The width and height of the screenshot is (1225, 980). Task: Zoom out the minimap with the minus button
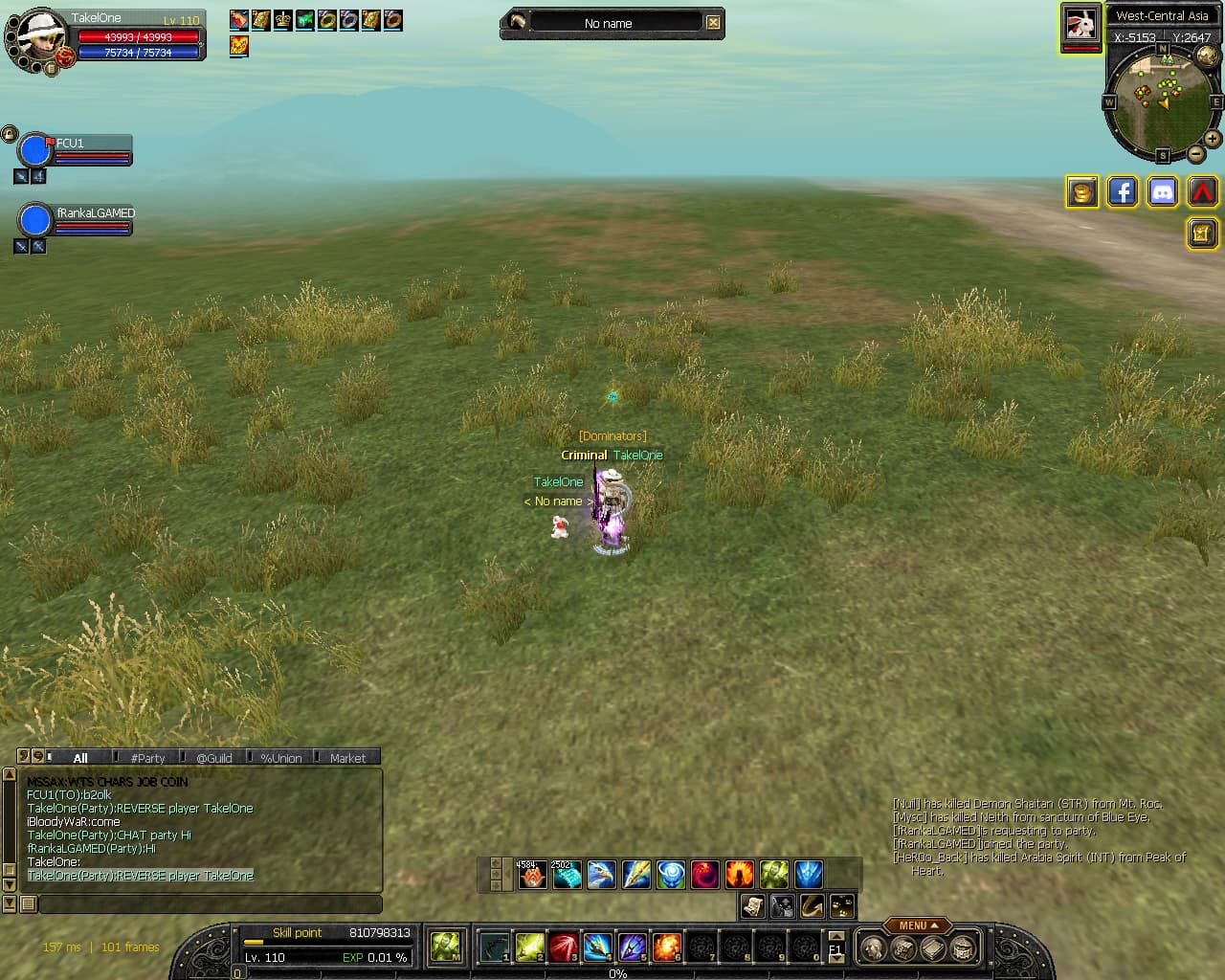1196,154
